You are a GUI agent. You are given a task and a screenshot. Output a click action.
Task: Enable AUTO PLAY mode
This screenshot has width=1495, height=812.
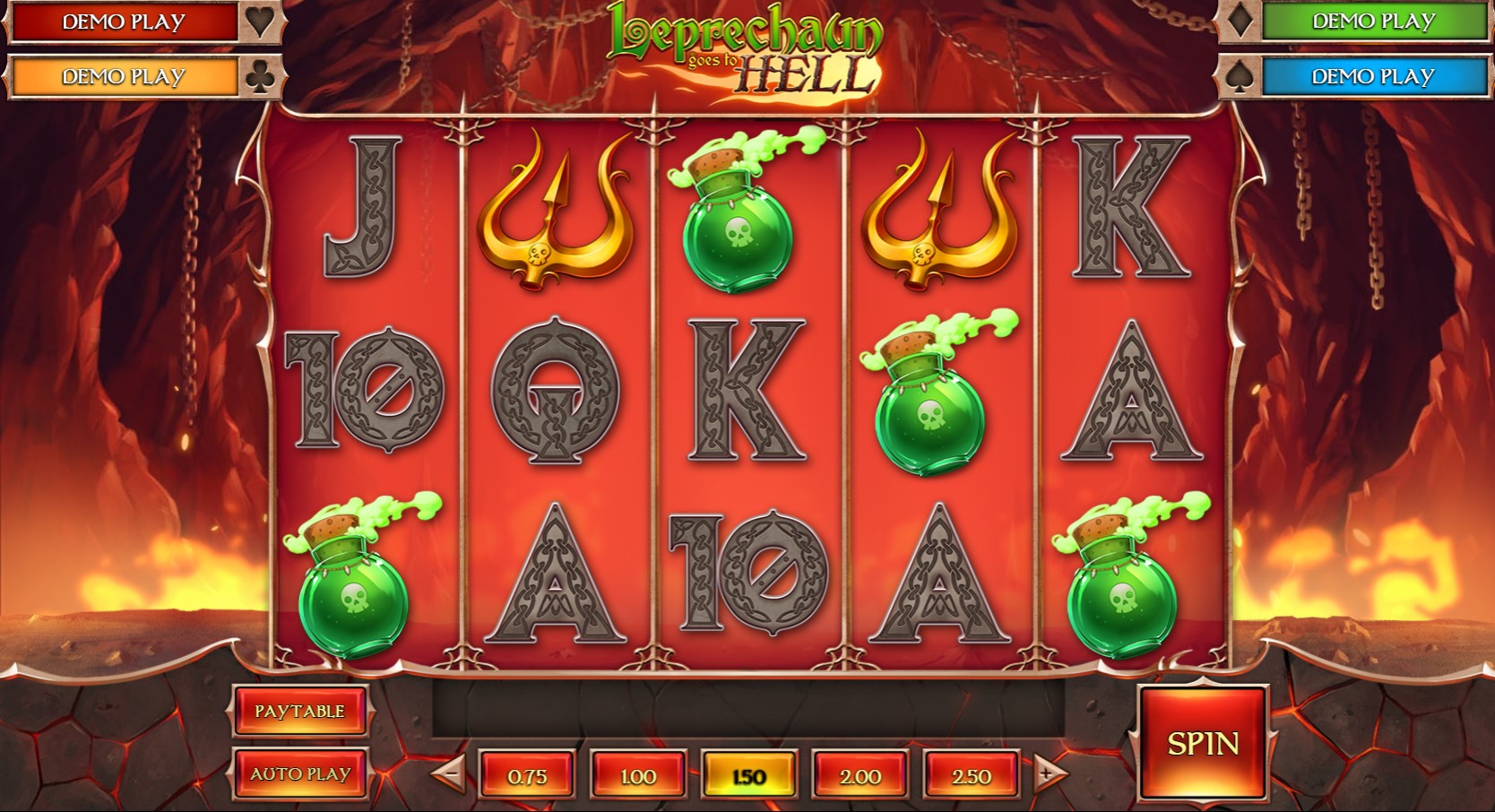(x=300, y=771)
